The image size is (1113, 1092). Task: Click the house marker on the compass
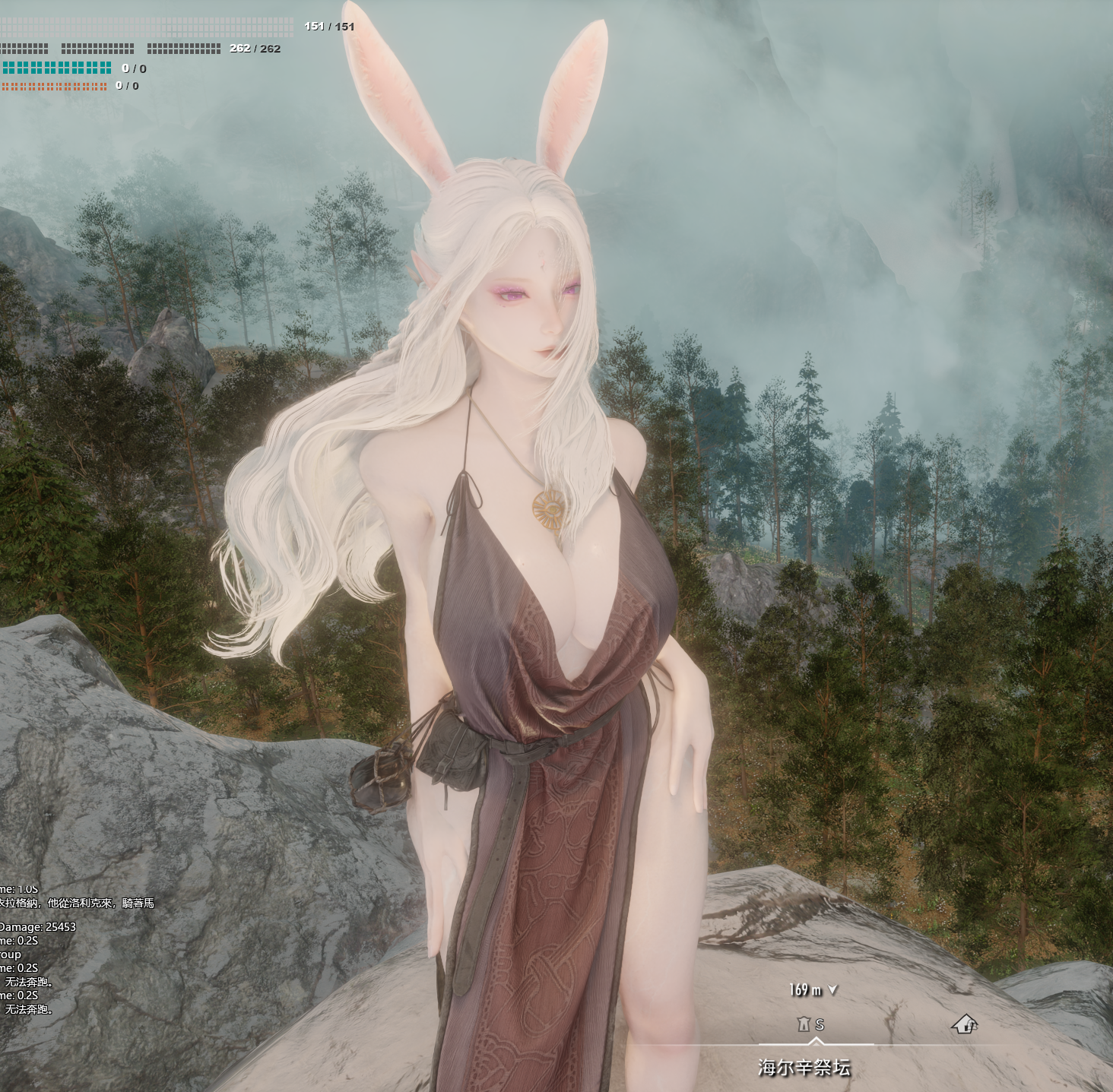pos(964,1024)
